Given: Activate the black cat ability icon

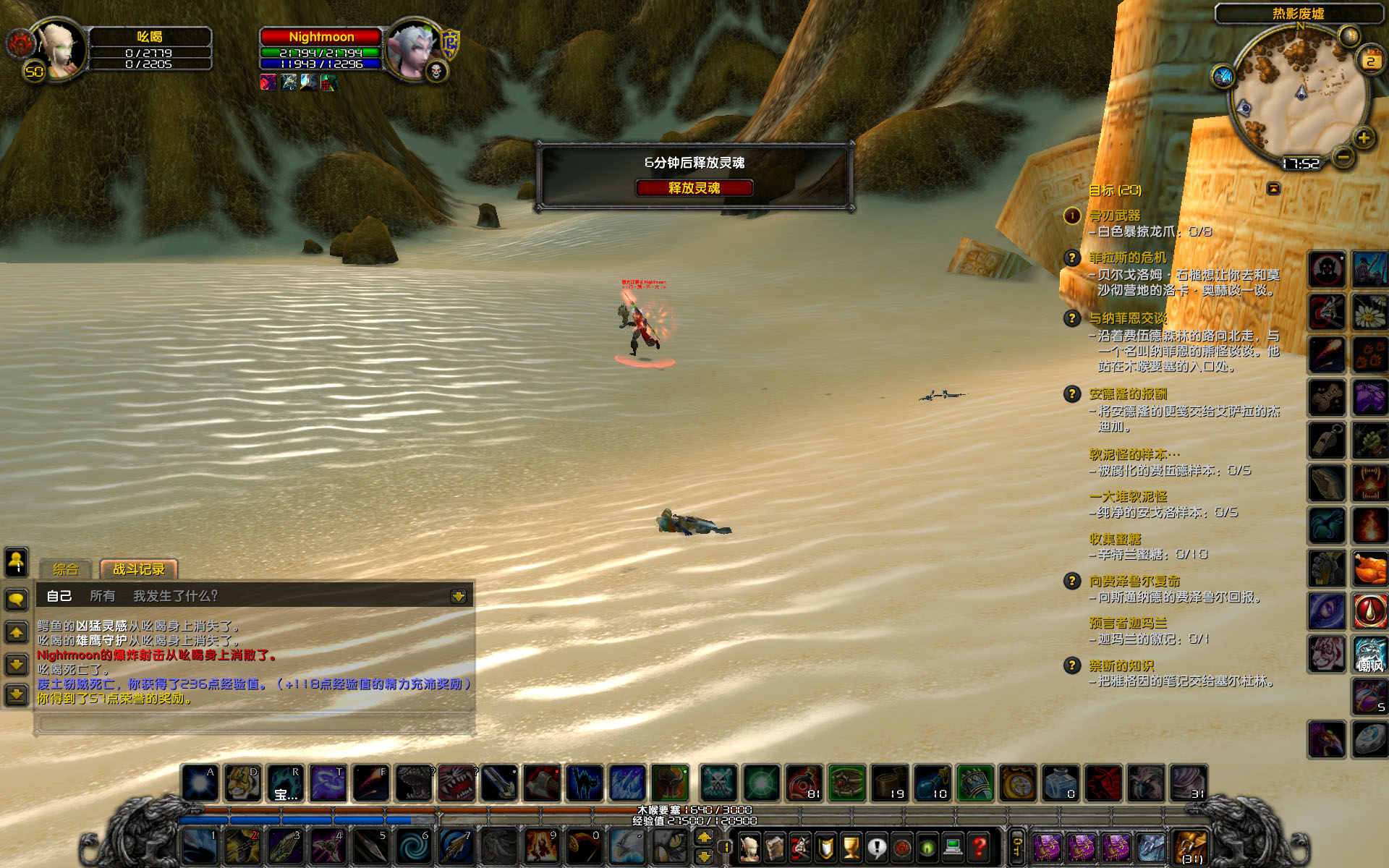Looking at the screenshot, I should (585, 783).
